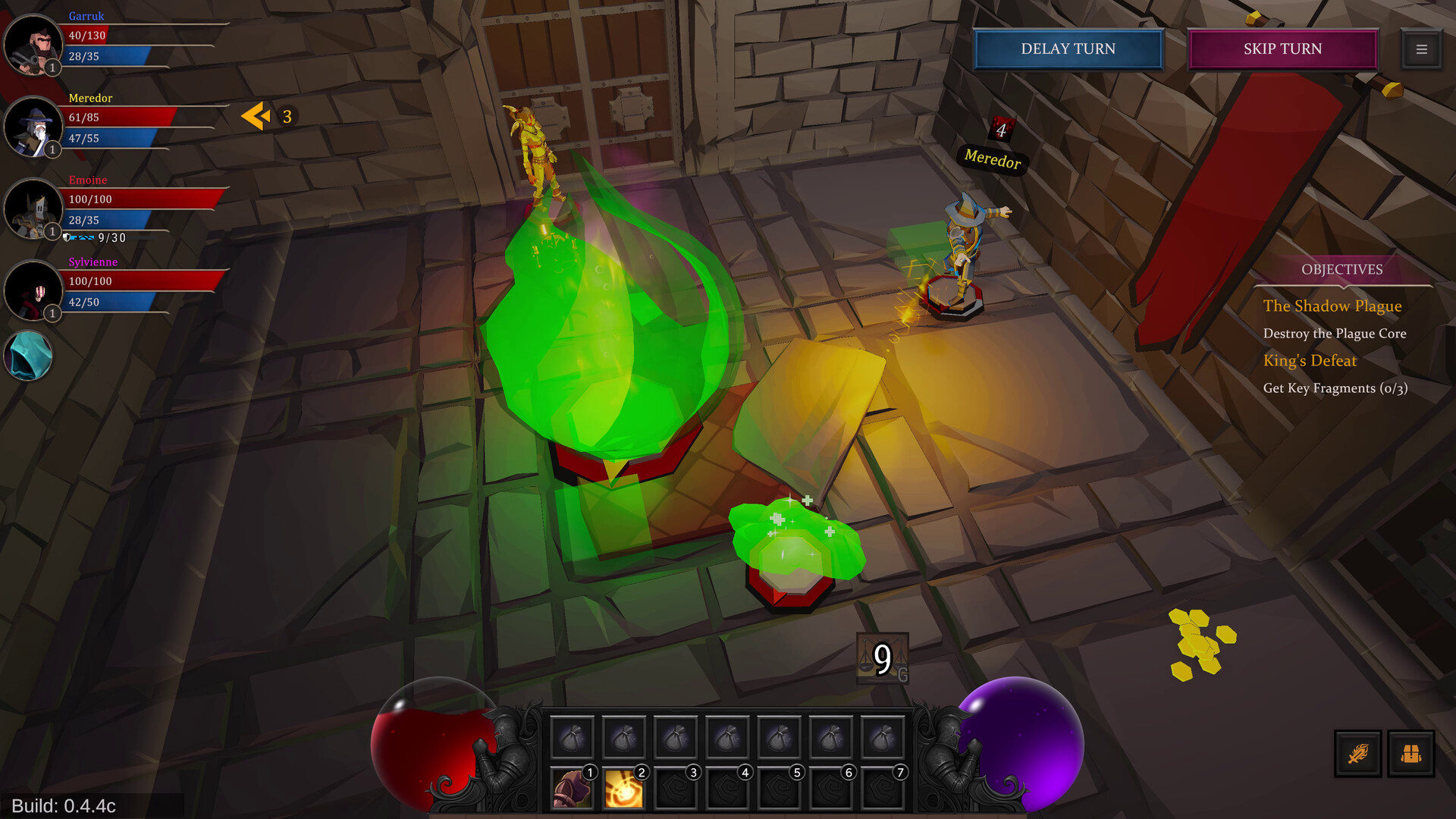Select the King's Defeat objective
Screen dimensions: 1456x819
pyautogui.click(x=1310, y=361)
